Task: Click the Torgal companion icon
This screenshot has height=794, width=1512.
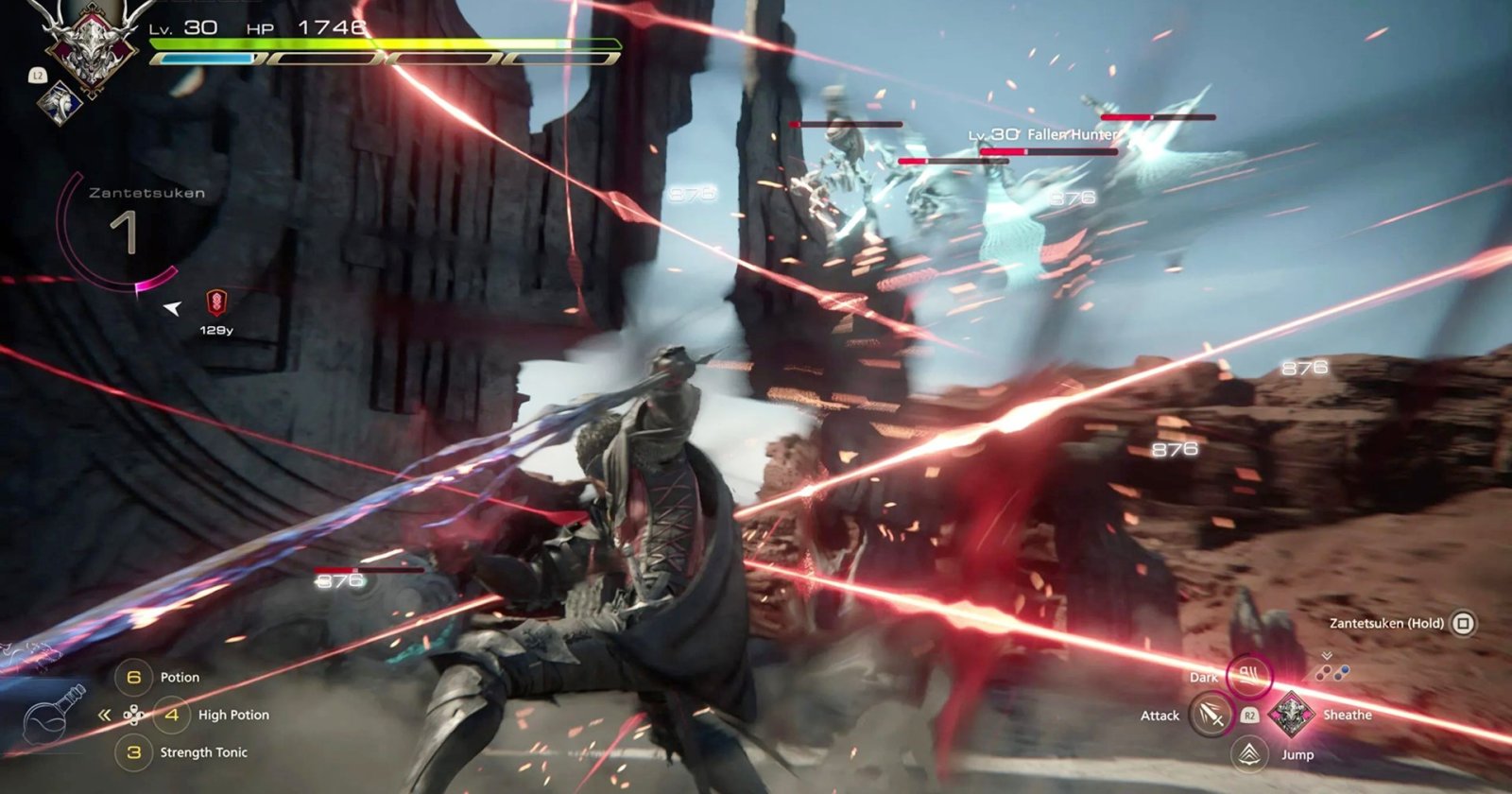Action: point(61,100)
